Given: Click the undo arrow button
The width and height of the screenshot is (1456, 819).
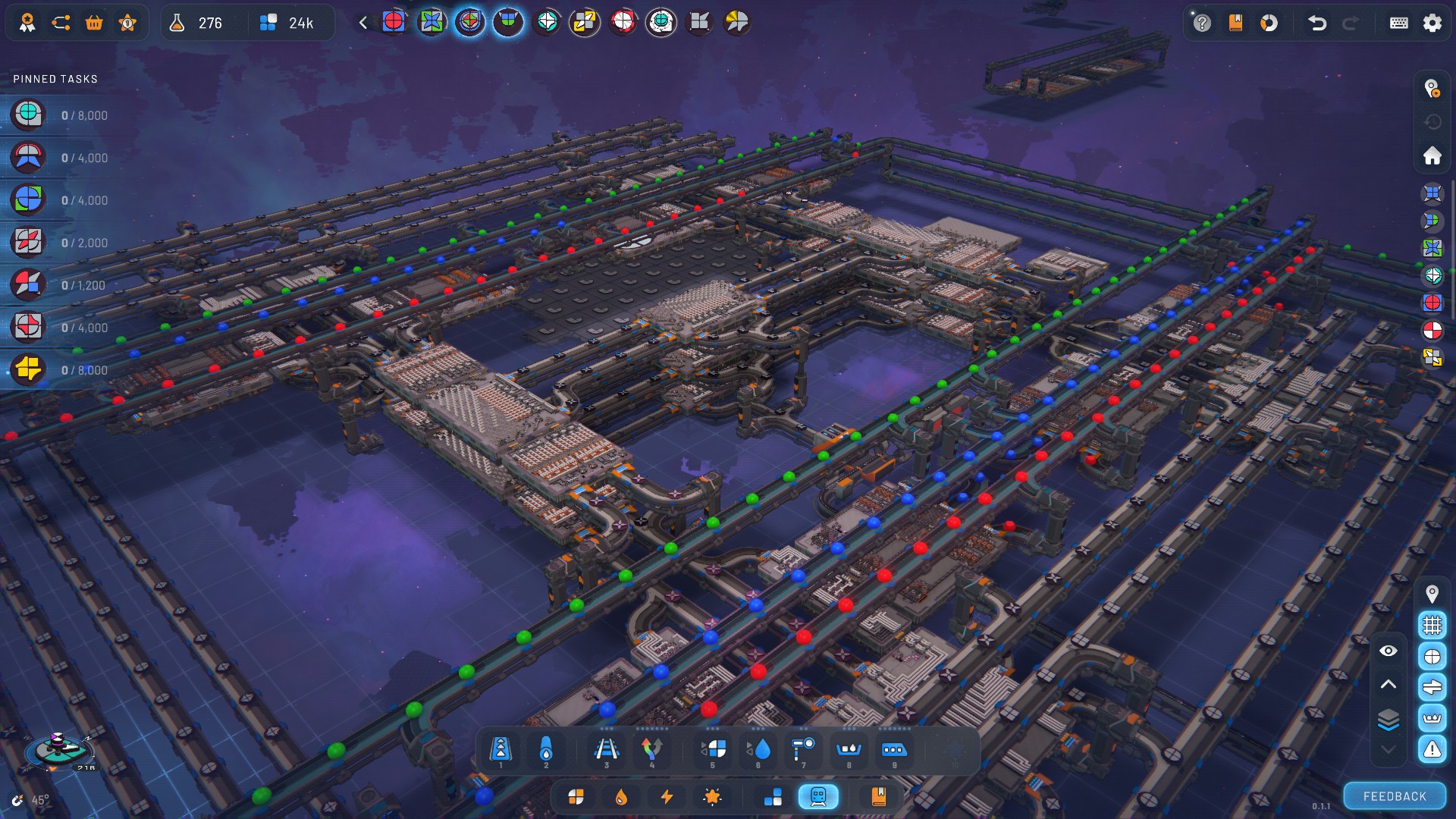Looking at the screenshot, I should pos(1317,23).
